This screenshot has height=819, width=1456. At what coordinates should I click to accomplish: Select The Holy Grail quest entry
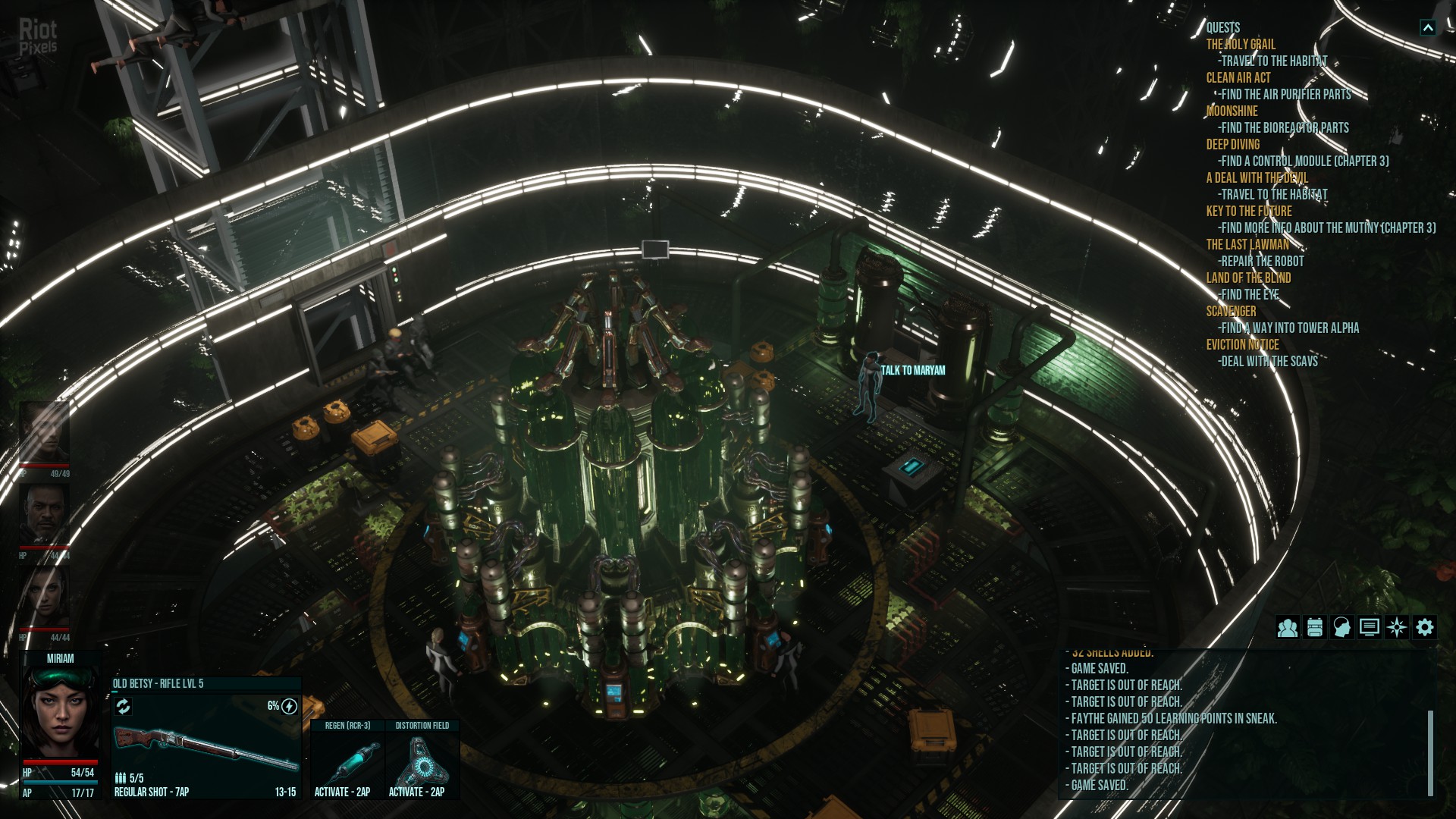[x=1241, y=45]
